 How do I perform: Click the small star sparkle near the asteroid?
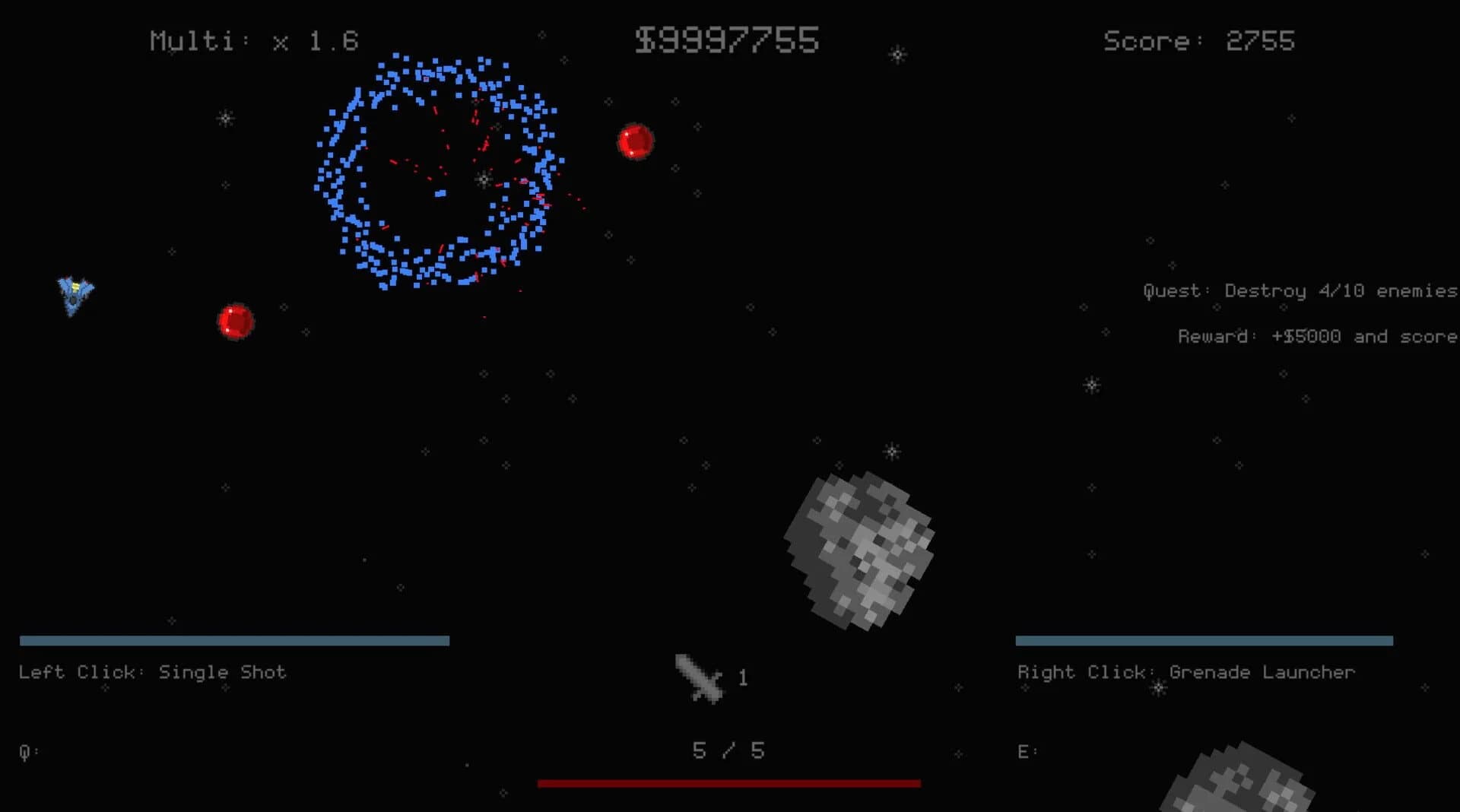coord(891,450)
